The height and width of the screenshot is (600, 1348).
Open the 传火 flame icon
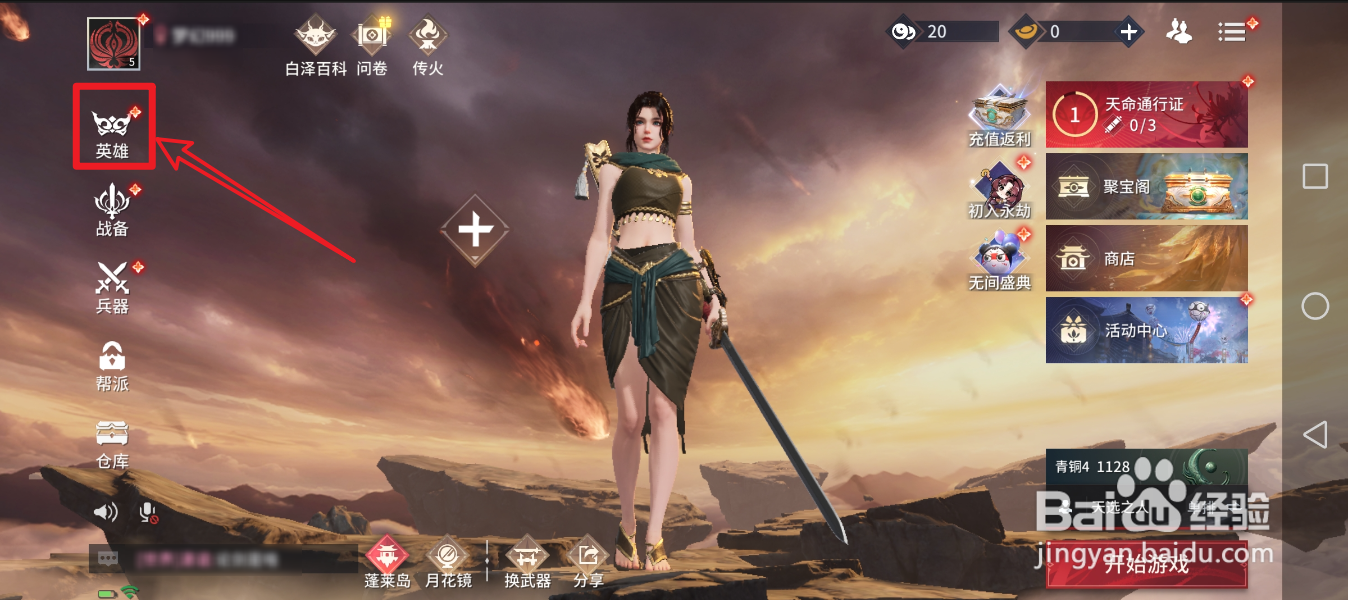tap(427, 46)
